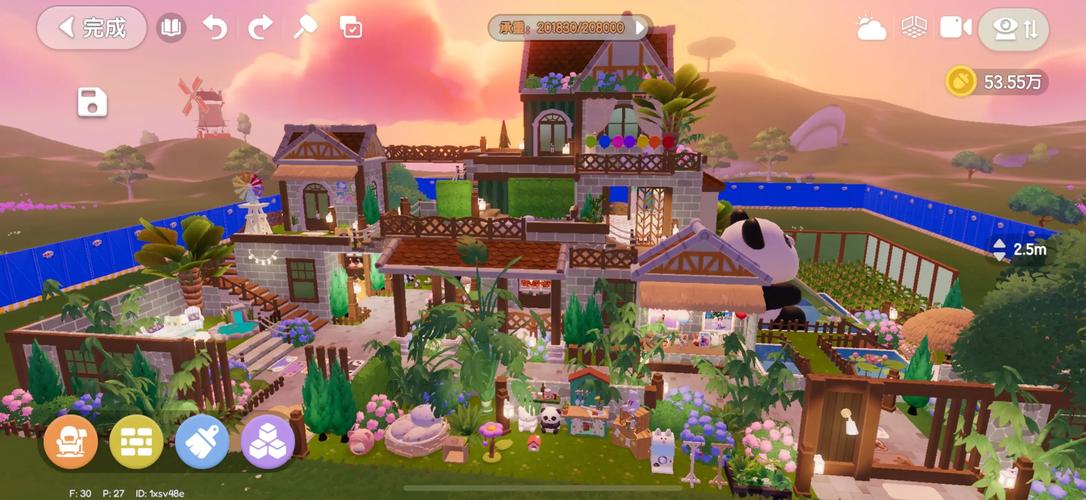This screenshot has height=500, width=1086.
Task: Toggle the grid floor view icon
Action: point(913,28)
